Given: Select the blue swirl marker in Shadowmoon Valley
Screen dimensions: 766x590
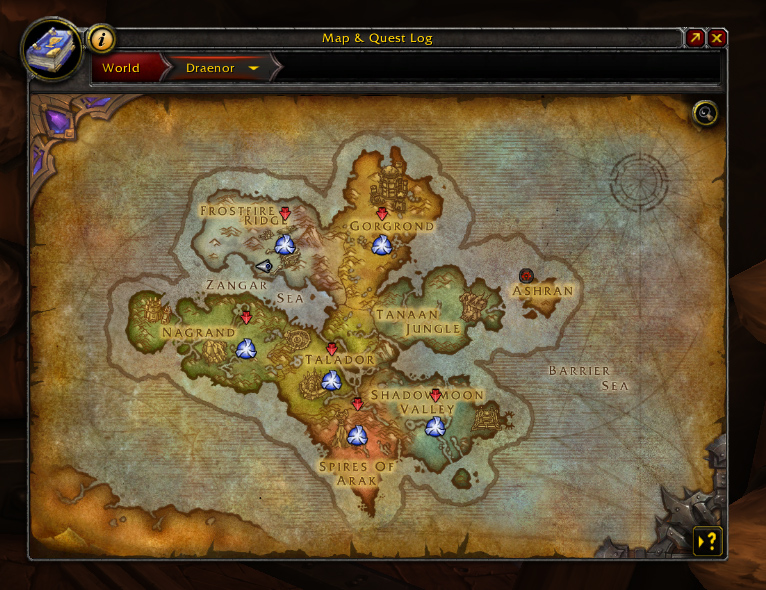Looking at the screenshot, I should [x=435, y=427].
